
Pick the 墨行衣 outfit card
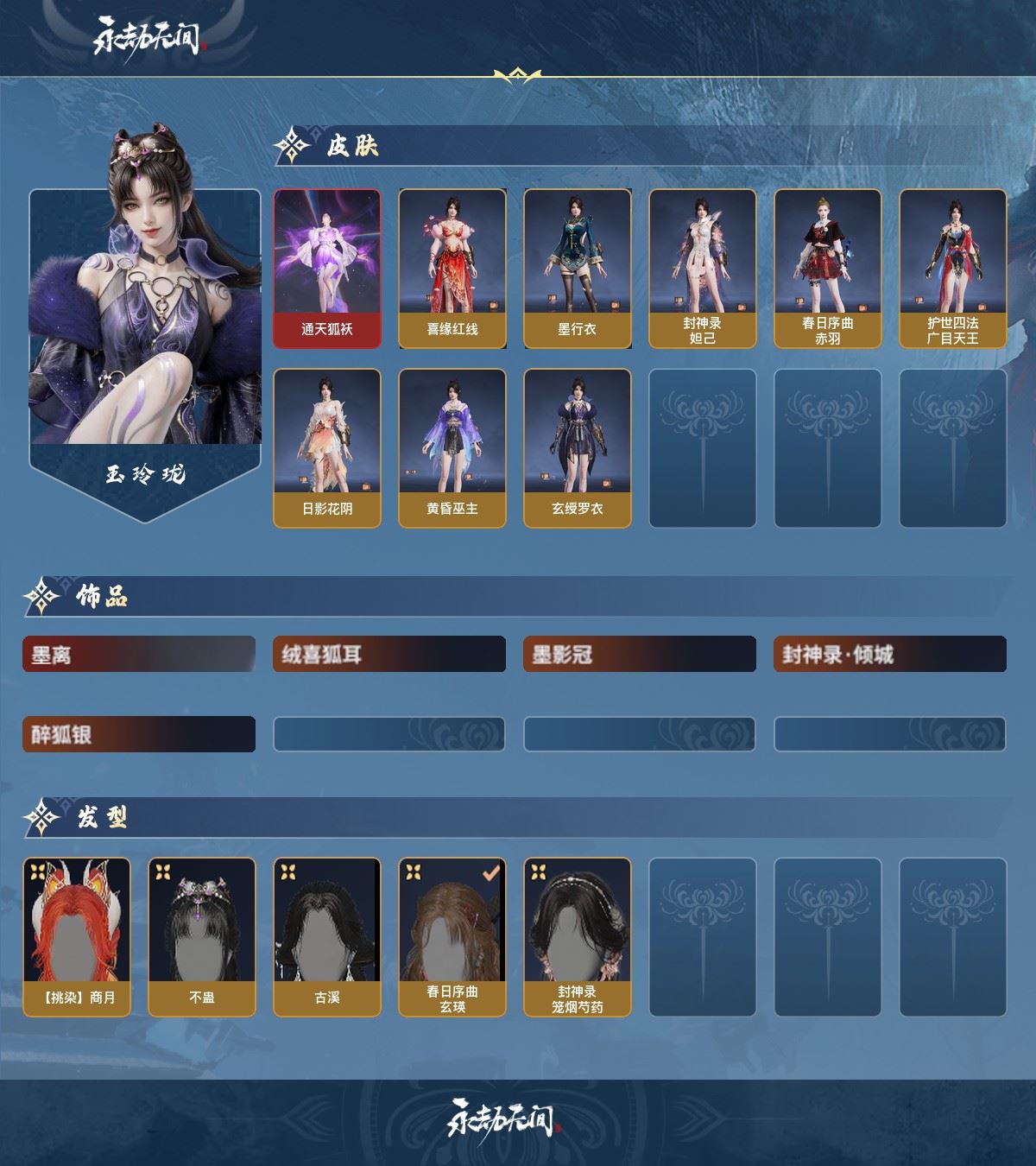pos(578,269)
